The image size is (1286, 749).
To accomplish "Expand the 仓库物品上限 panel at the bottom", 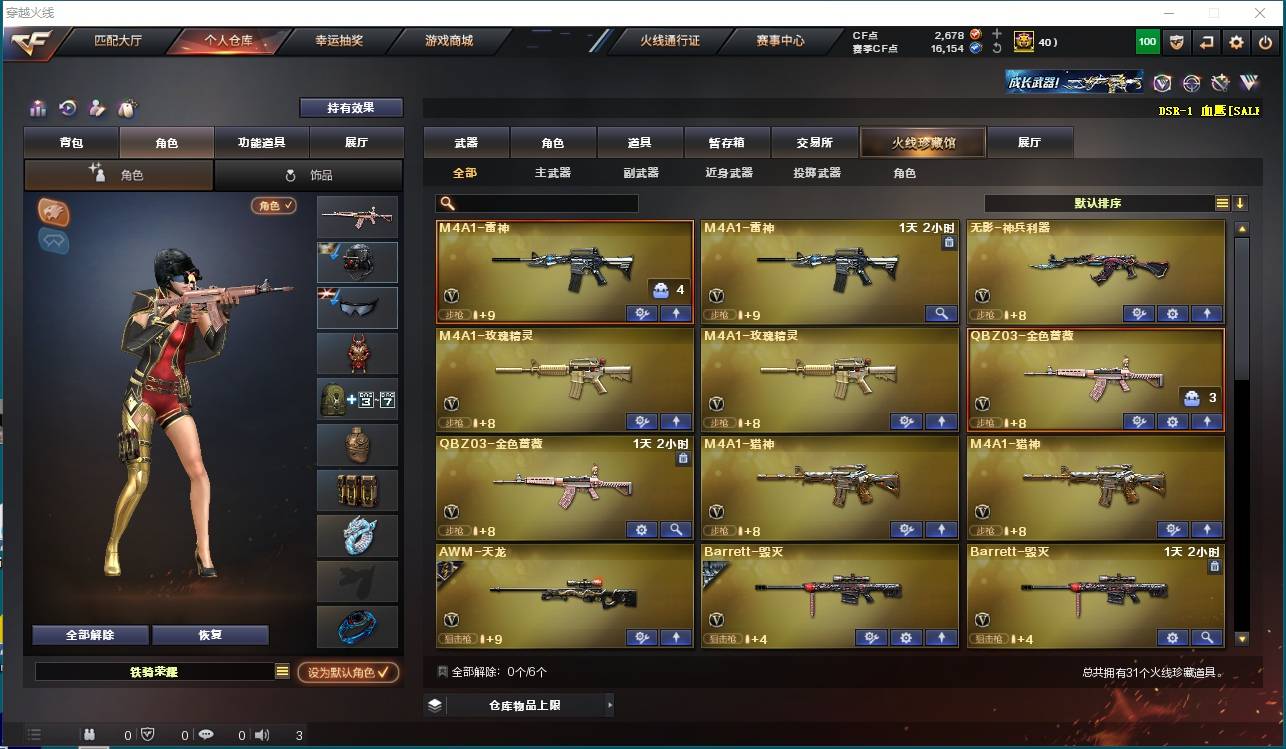I will pos(516,704).
